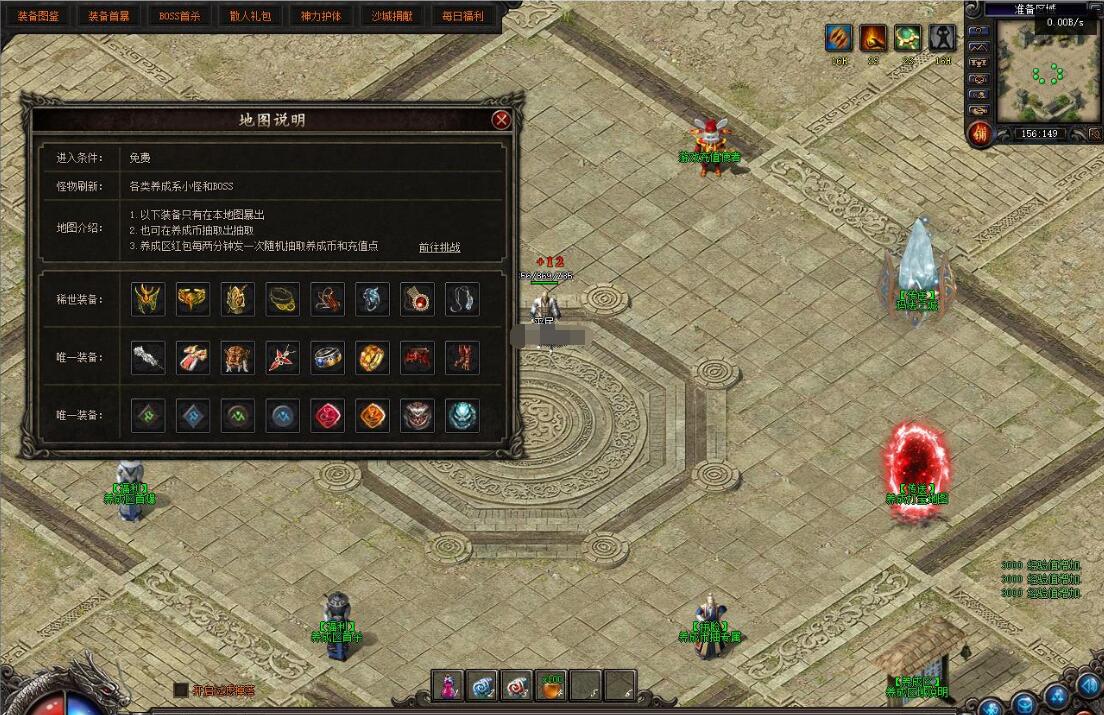Open the 装备图鉴 menu button
Image resolution: width=1104 pixels, height=715 pixels.
[38, 16]
